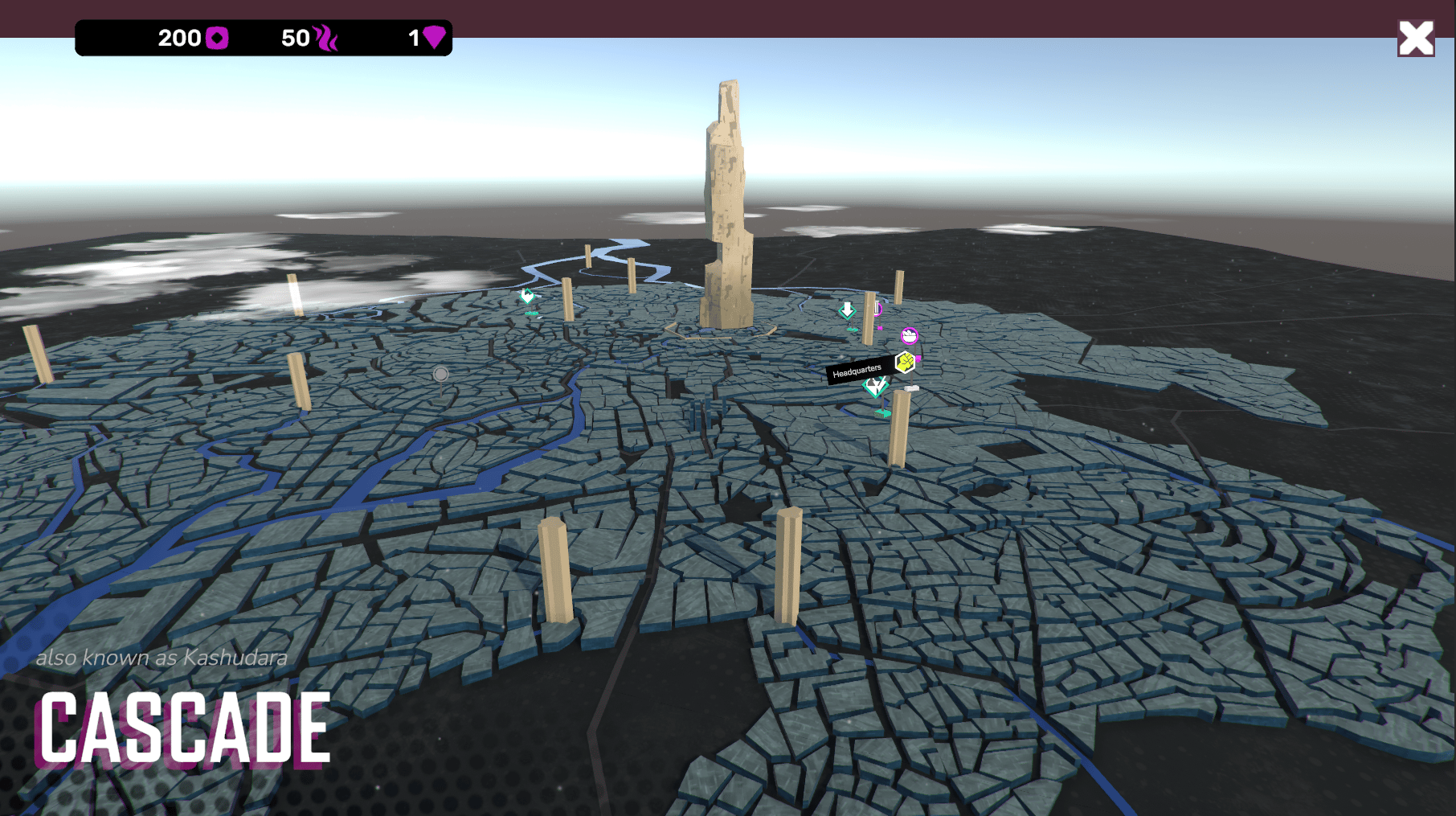Click the magenta bowl map marker
Viewport: 1456px width, 816px height.
[x=909, y=335]
